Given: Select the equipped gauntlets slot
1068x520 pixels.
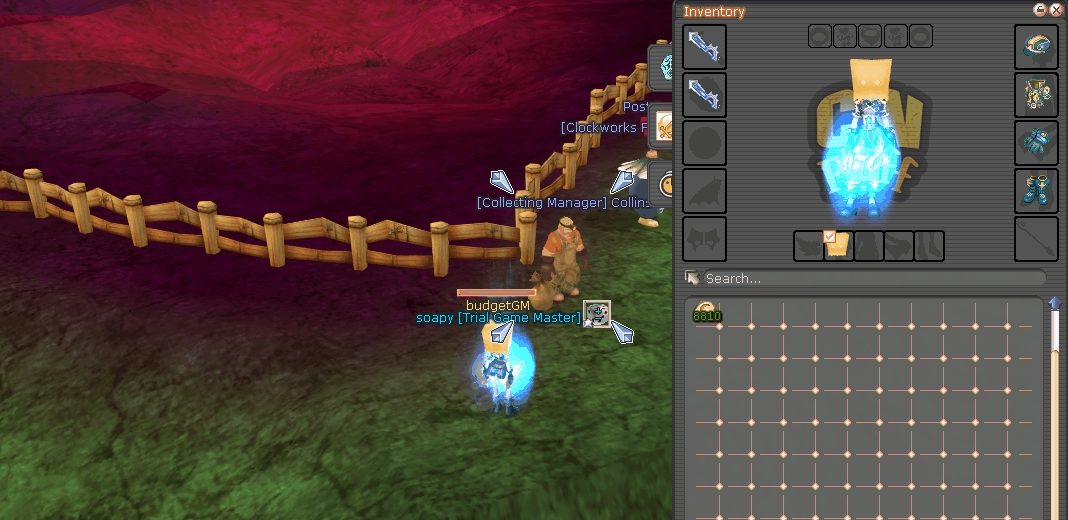Looking at the screenshot, I should tap(1037, 143).
